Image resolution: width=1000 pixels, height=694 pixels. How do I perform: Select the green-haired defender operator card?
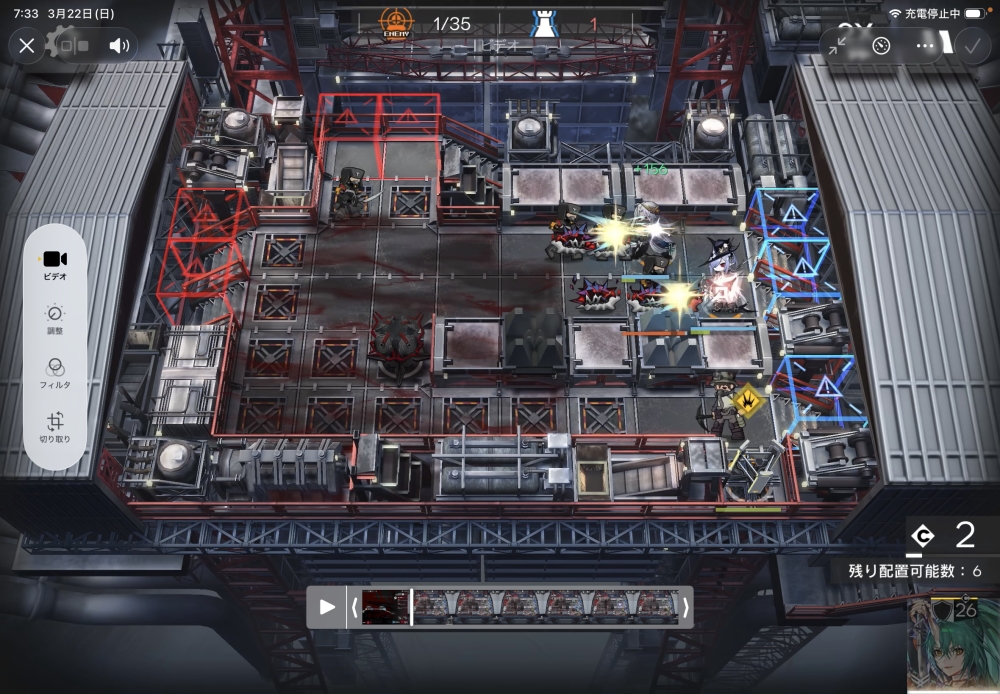pyautogui.click(x=952, y=646)
